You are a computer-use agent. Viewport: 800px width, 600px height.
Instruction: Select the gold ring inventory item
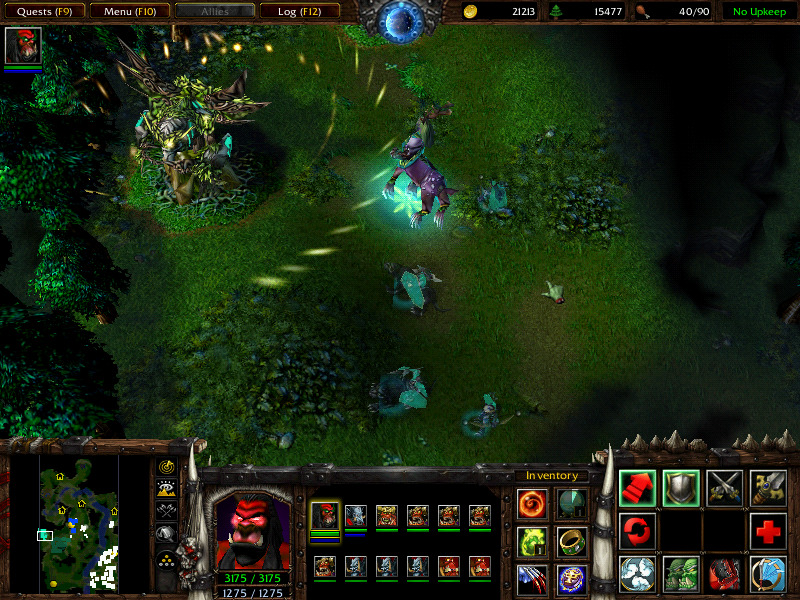(572, 542)
